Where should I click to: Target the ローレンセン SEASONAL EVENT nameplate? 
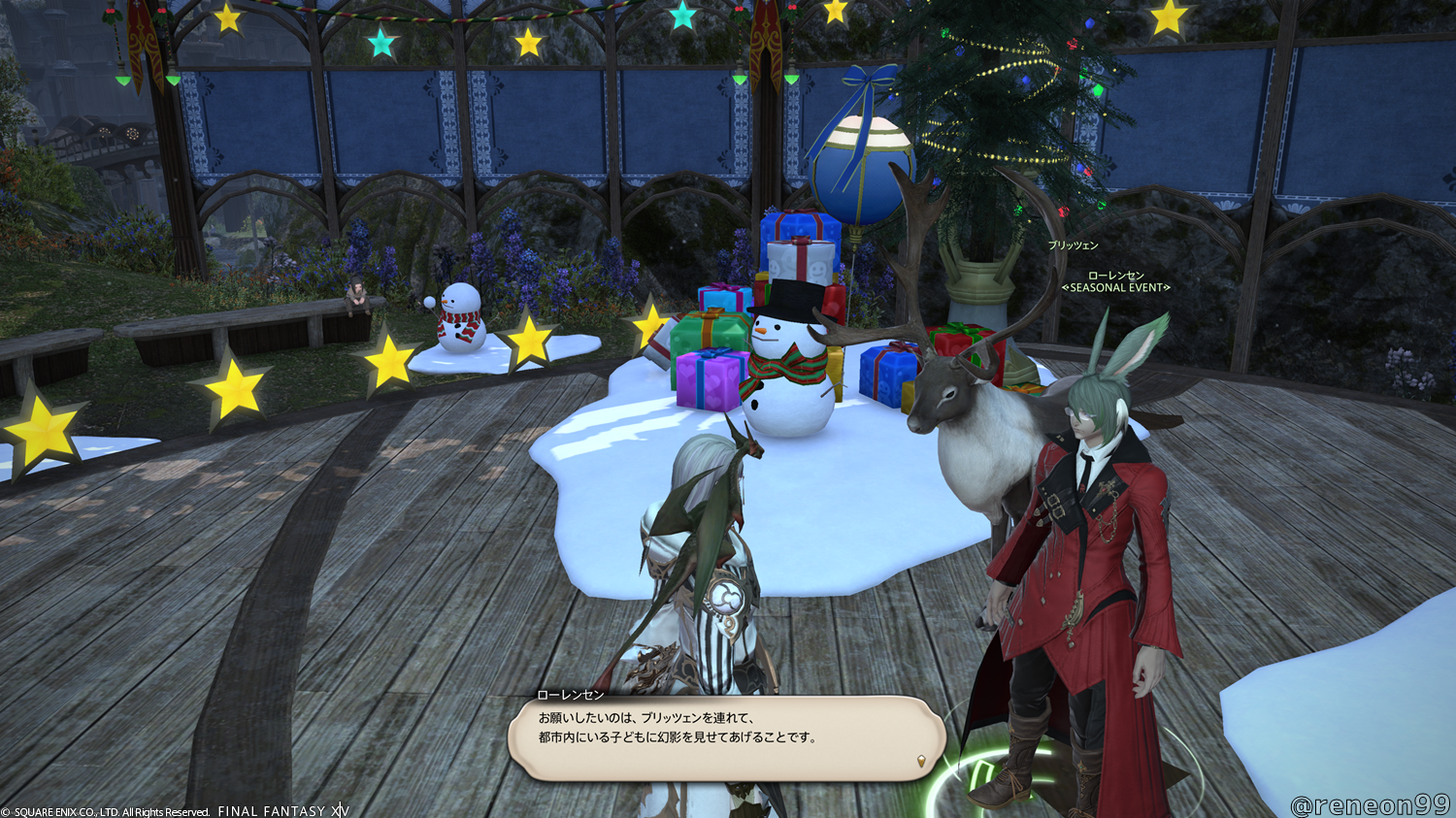pos(1115,281)
